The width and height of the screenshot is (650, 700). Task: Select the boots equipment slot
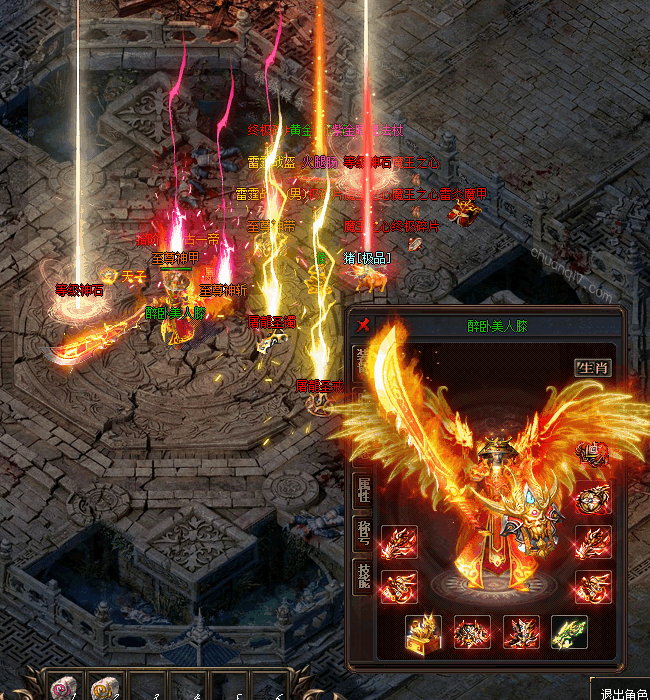click(521, 632)
